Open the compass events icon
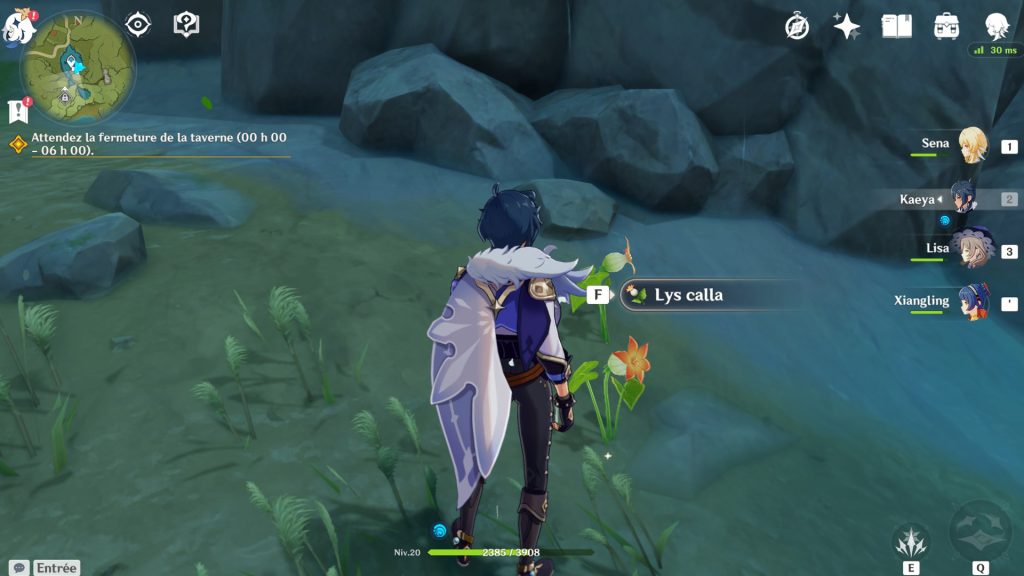Image resolution: width=1024 pixels, height=576 pixels. pos(797,27)
